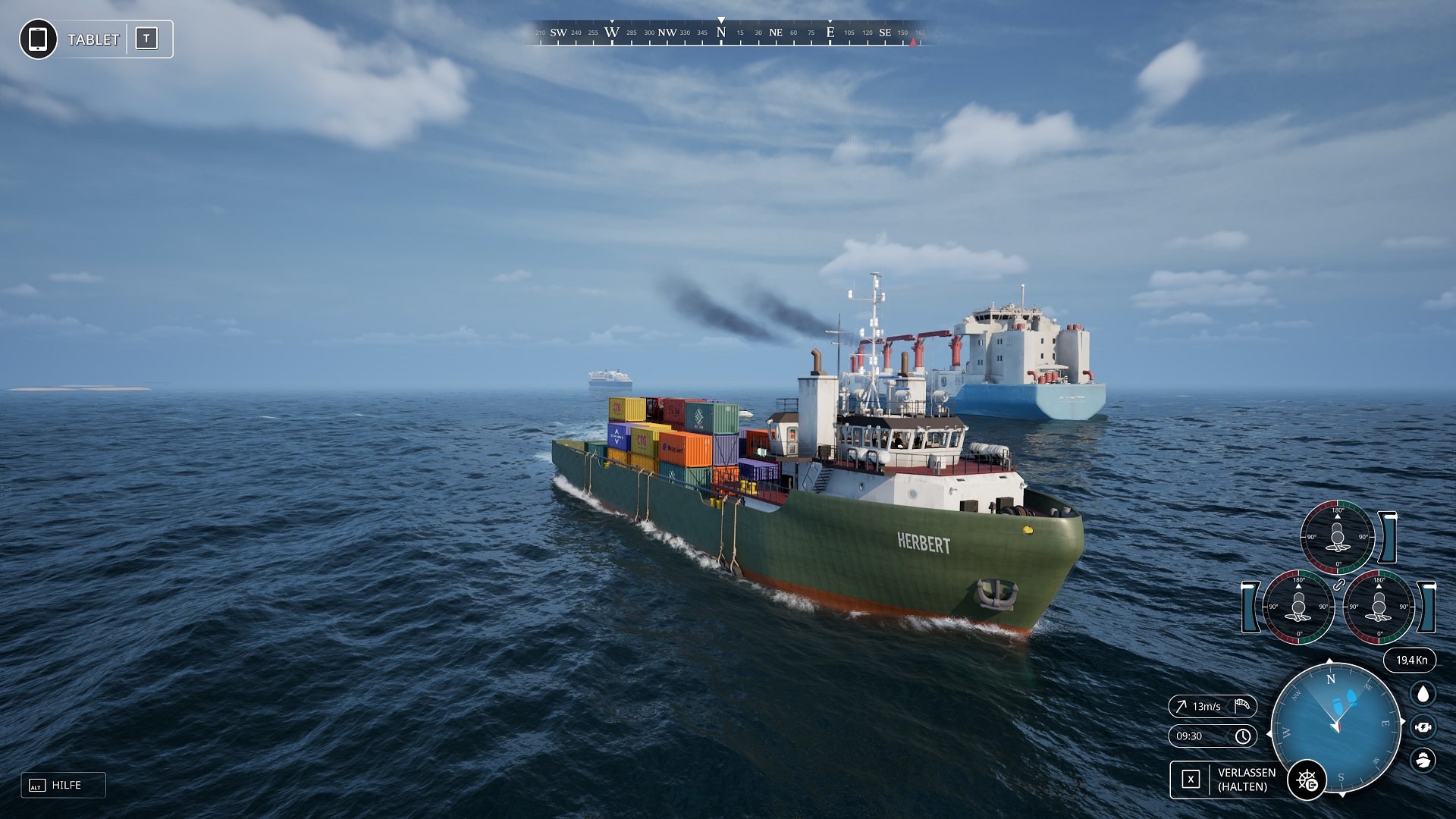The height and width of the screenshot is (819, 1456).
Task: Toggle the engine icon button
Action: 1423,727
